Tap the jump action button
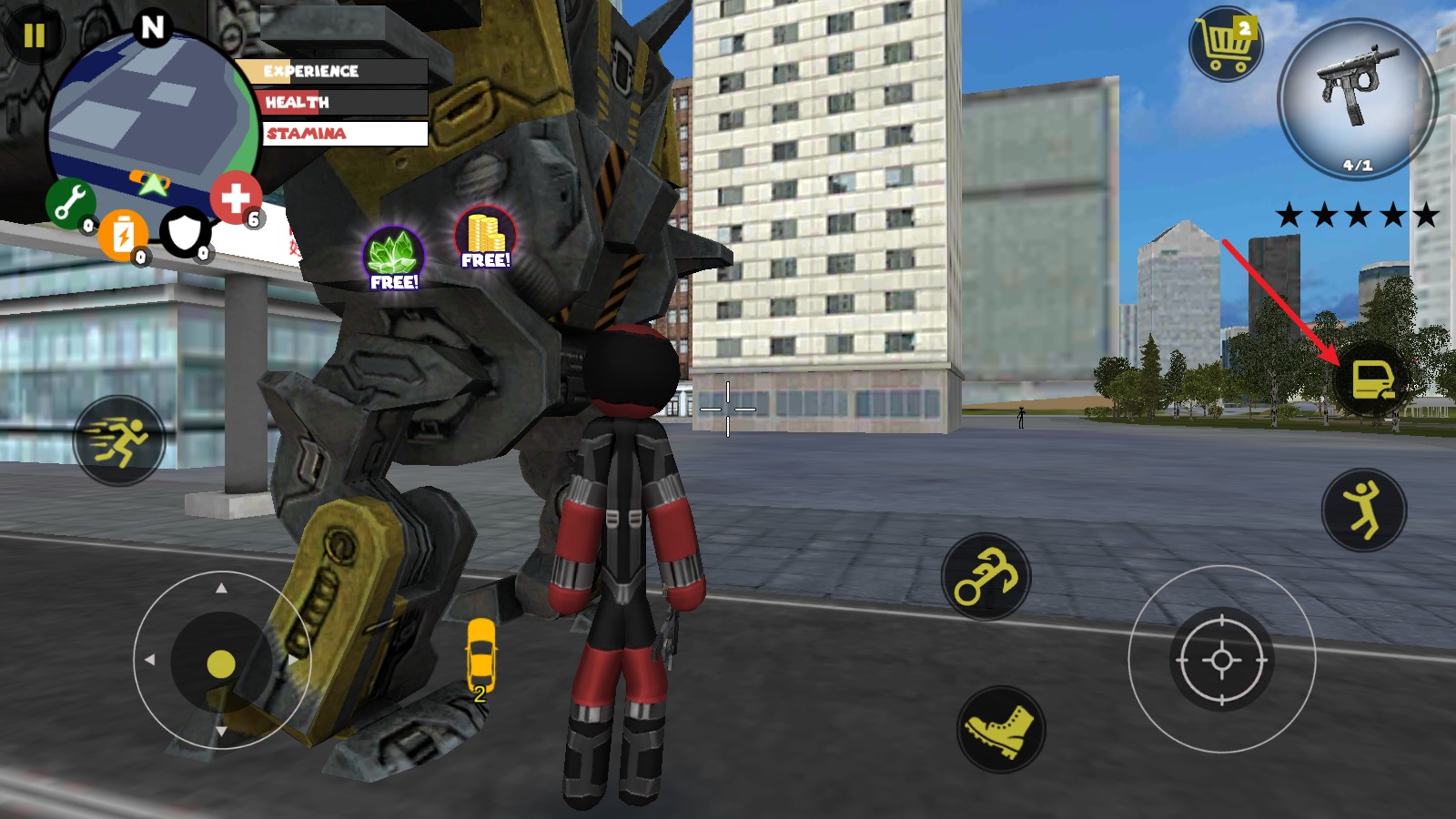The width and height of the screenshot is (1456, 819). click(1363, 510)
